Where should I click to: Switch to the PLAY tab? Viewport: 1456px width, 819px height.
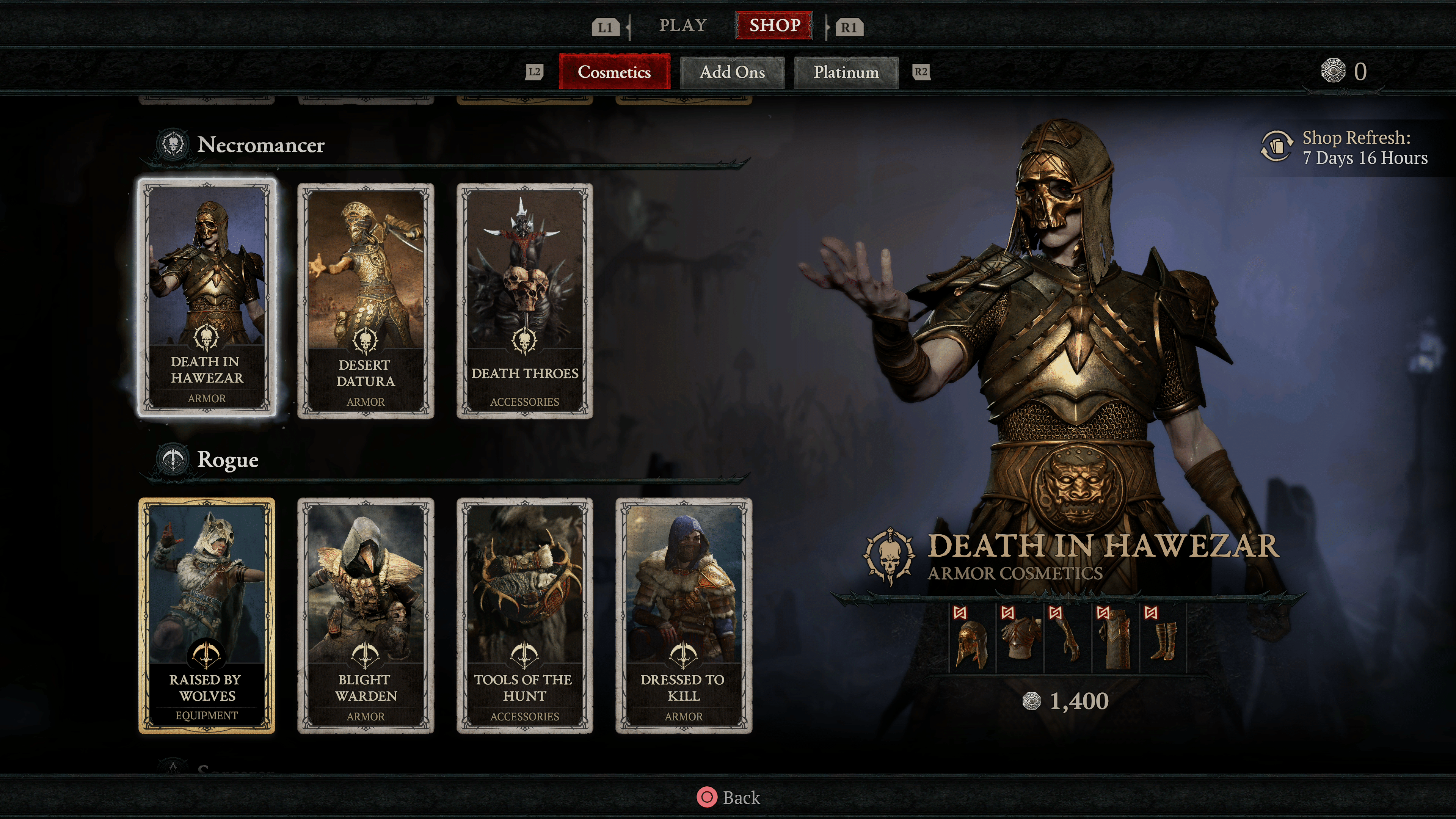pos(683,25)
